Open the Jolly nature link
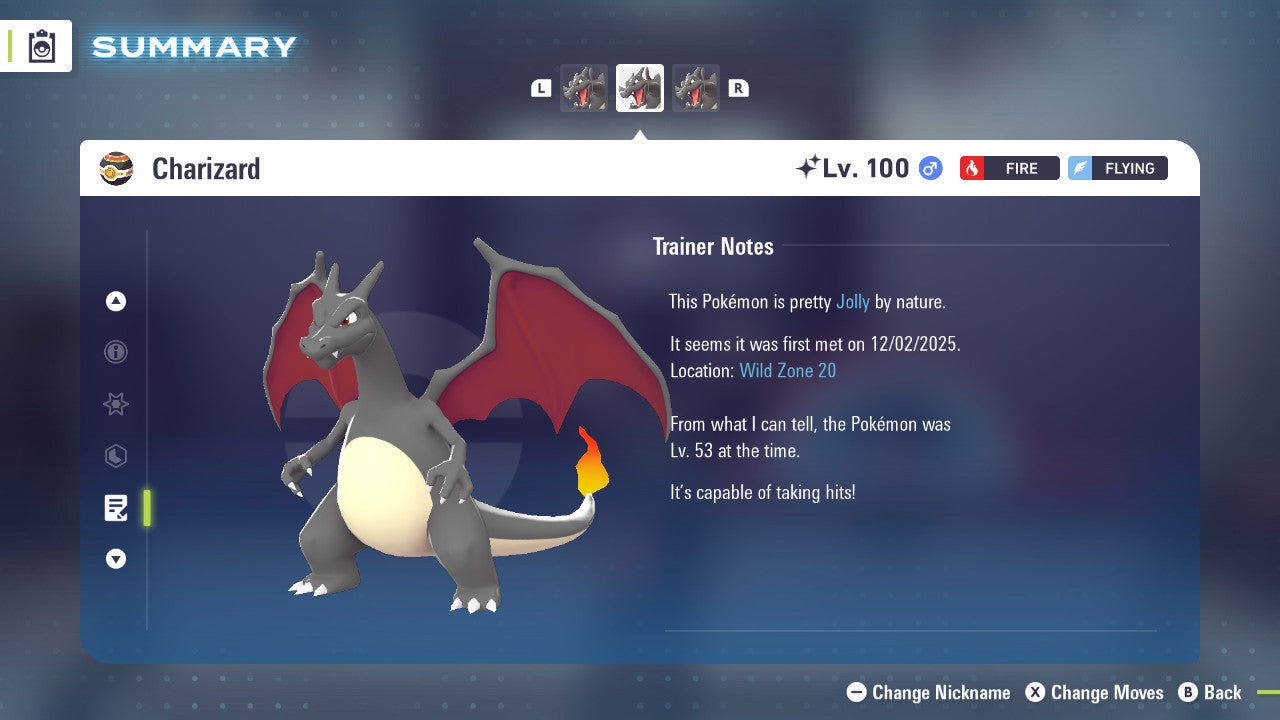Image resolution: width=1280 pixels, height=720 pixels. [851, 301]
